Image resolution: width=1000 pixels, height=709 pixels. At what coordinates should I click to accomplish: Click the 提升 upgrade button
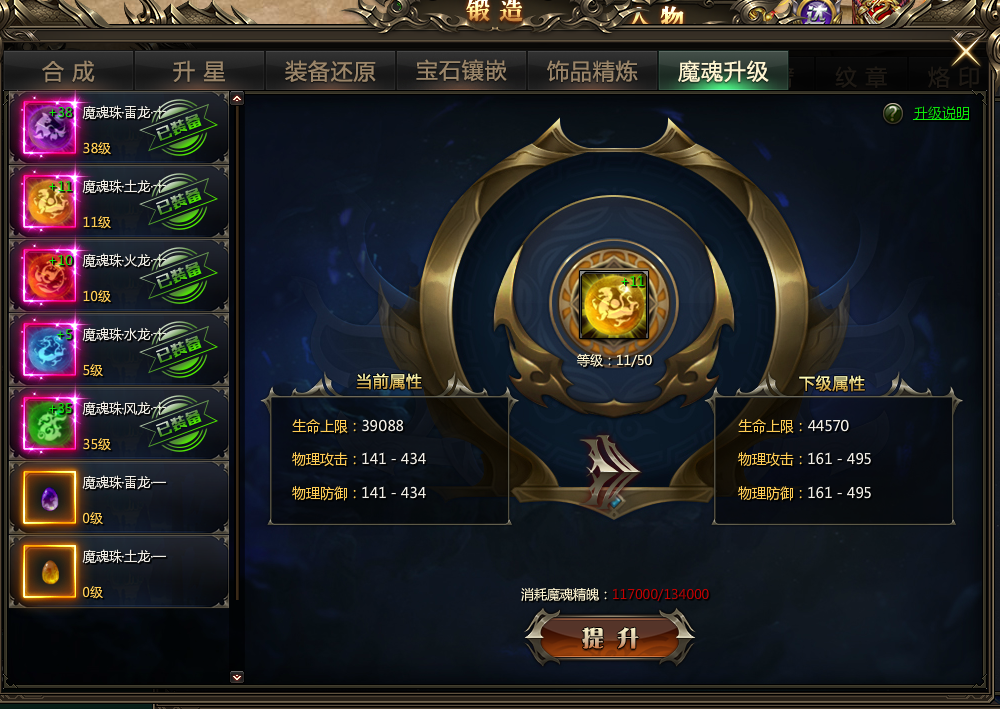coord(609,638)
